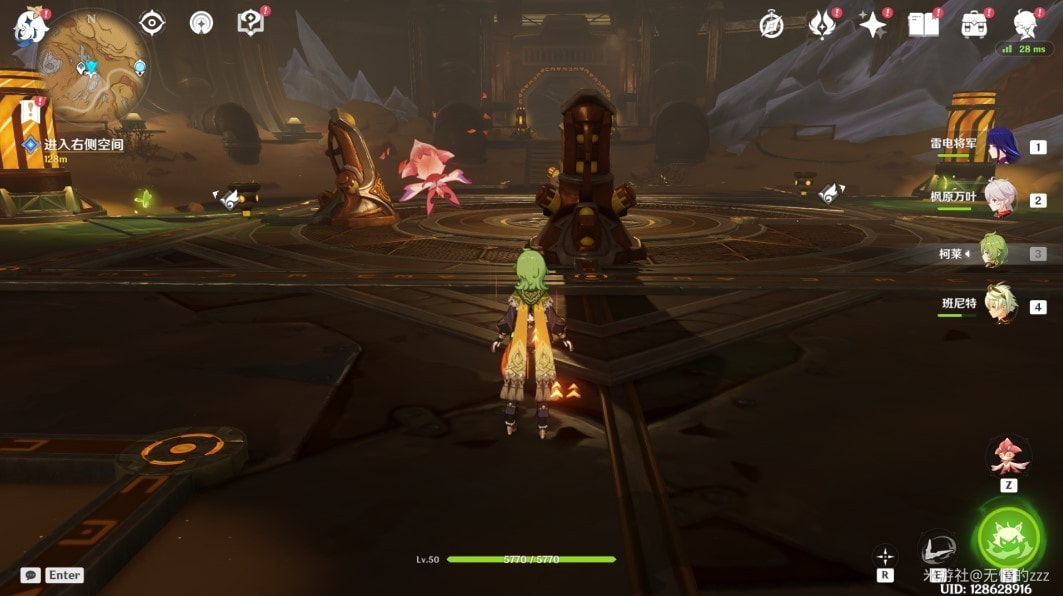The width and height of the screenshot is (1063, 596).
Task: Switch to party member 枫原万叶
Action: click(1000, 199)
